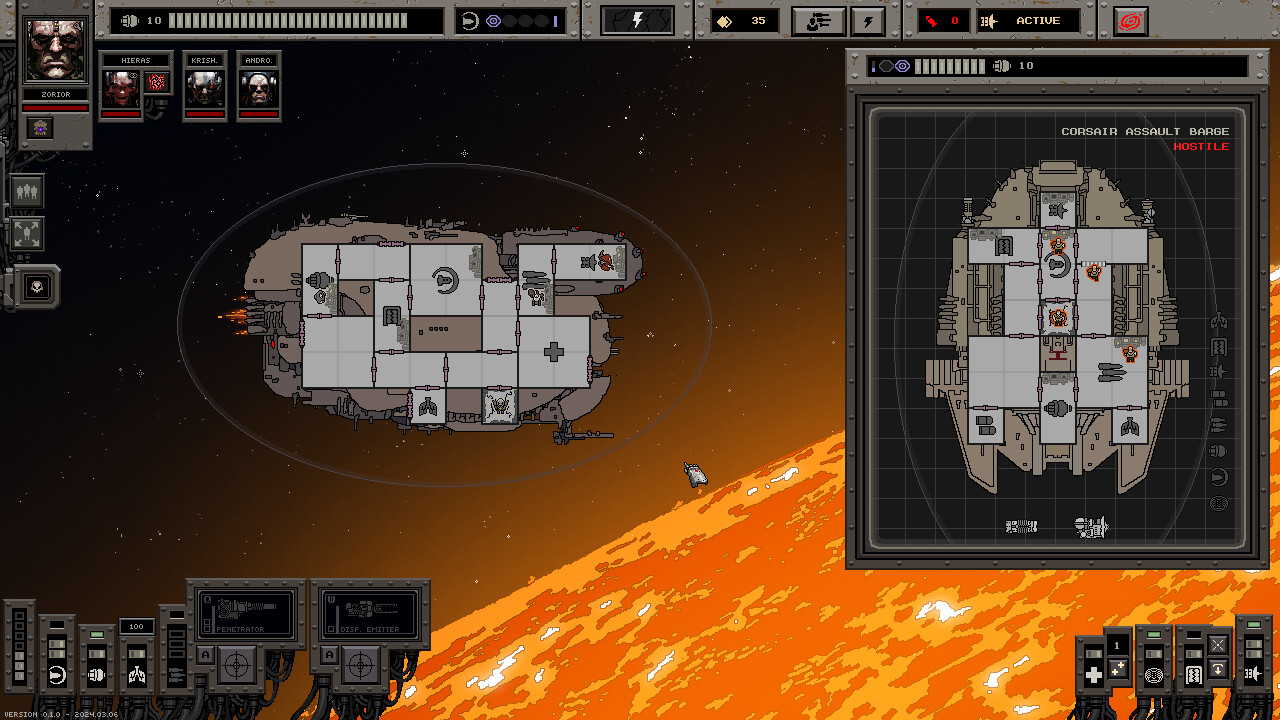The height and width of the screenshot is (720, 1280).
Task: Toggle autofire for the Disp. Emitter
Action: pos(330,653)
